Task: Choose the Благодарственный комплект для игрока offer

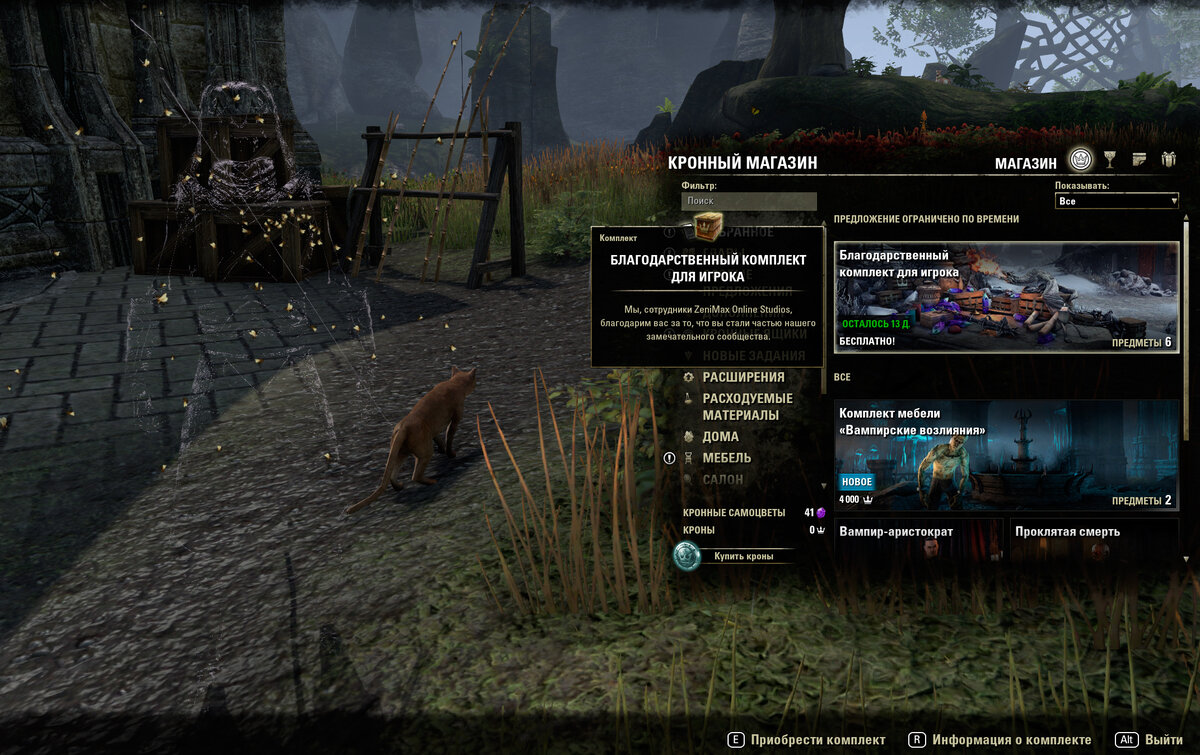Action: point(1006,296)
